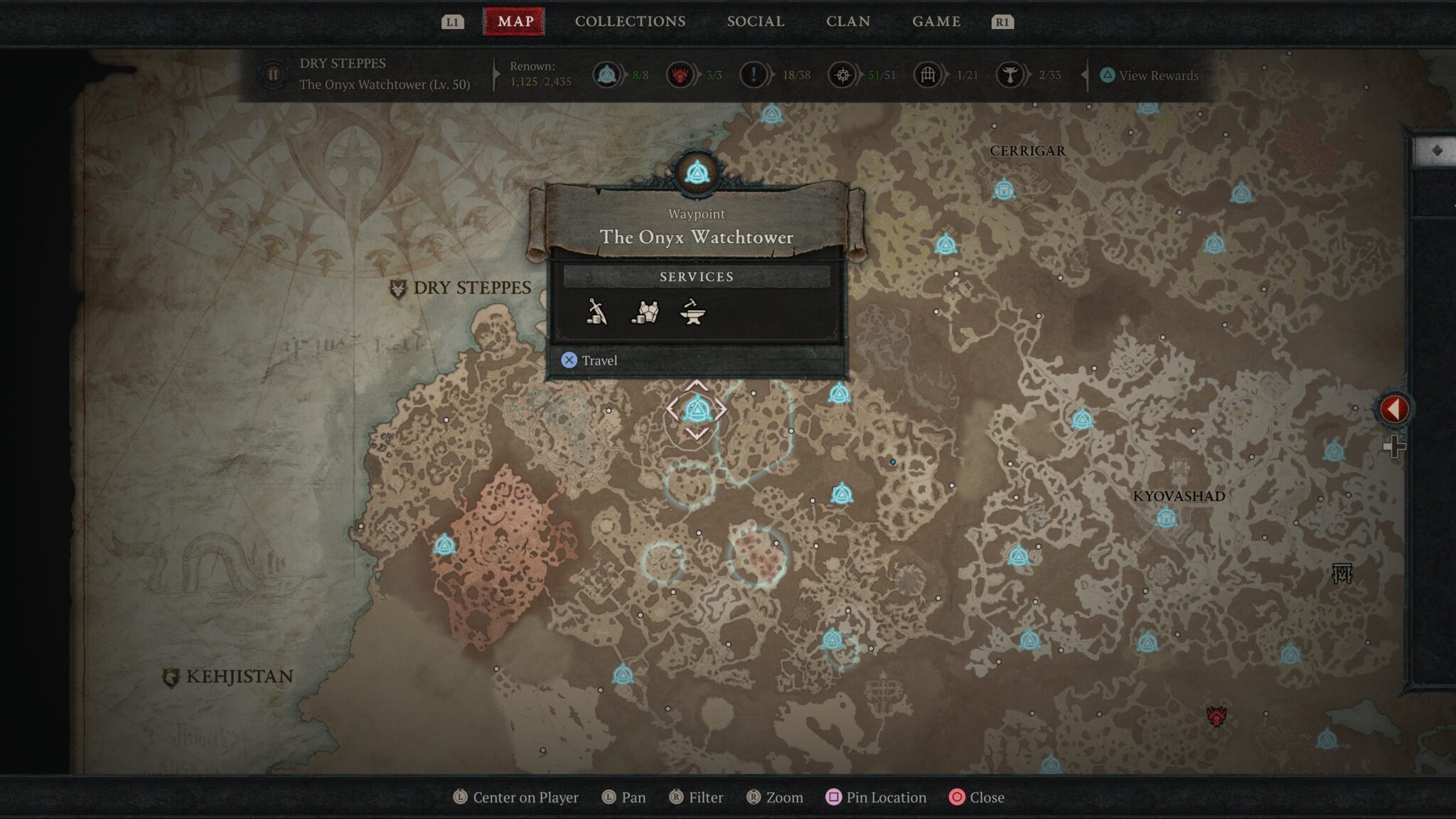The width and height of the screenshot is (1456, 819).
Task: Click View Rewards in the renown bar
Action: pyautogui.click(x=1155, y=75)
